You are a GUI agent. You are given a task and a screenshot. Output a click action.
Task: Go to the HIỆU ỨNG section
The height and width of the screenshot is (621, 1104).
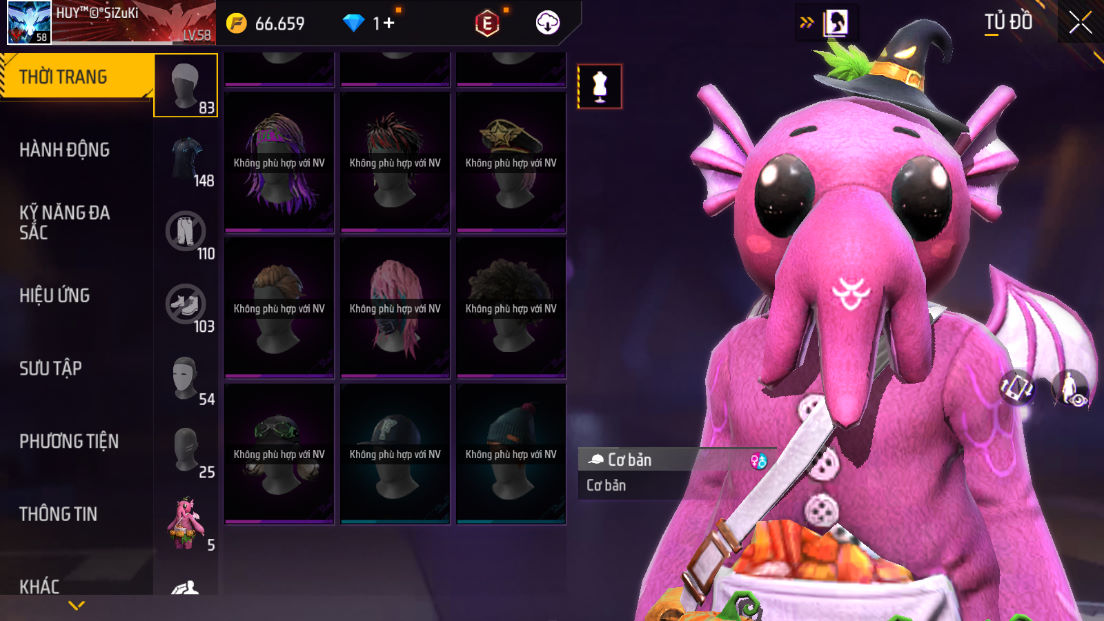[55, 295]
